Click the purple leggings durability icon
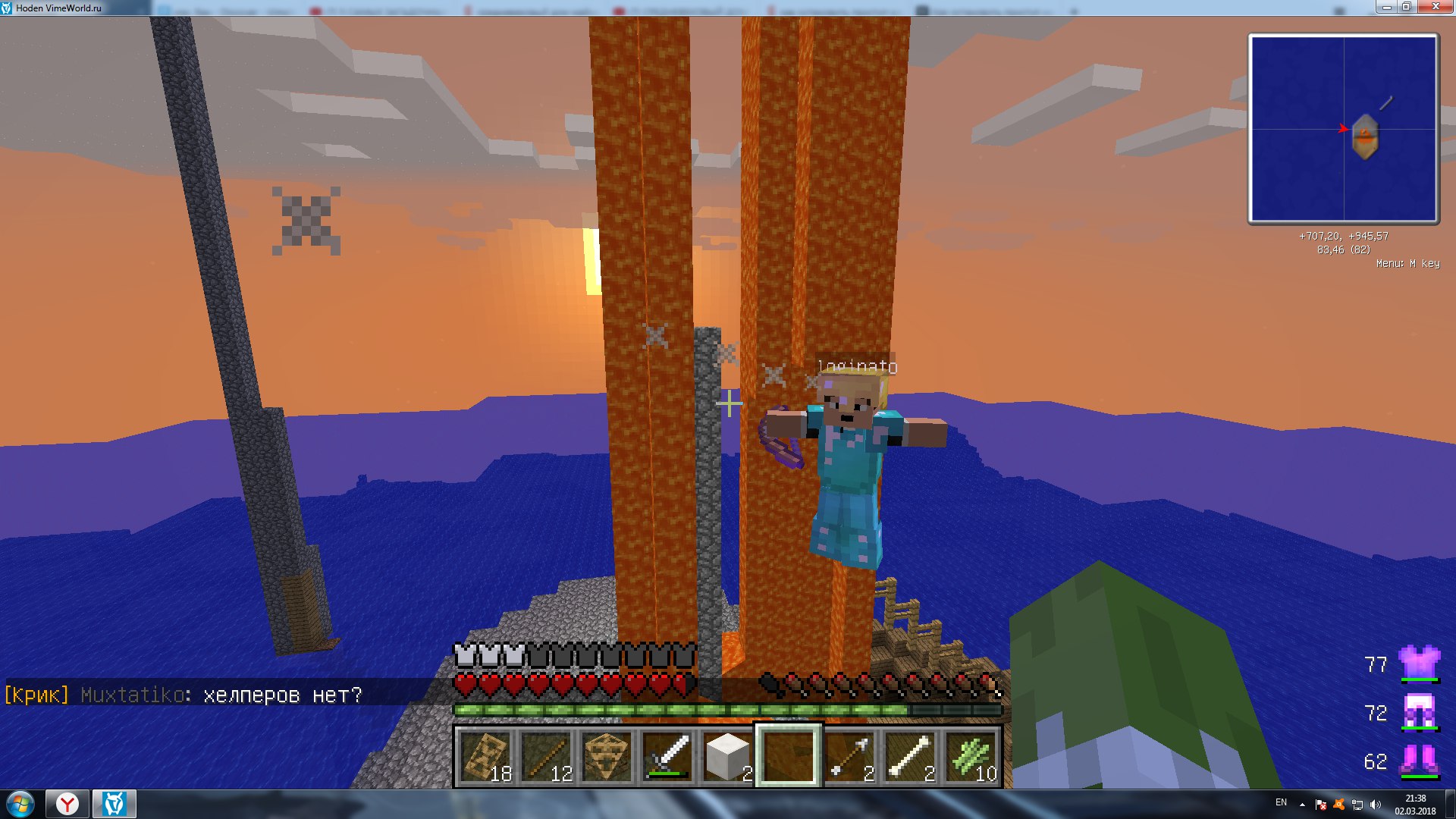 tap(1419, 712)
